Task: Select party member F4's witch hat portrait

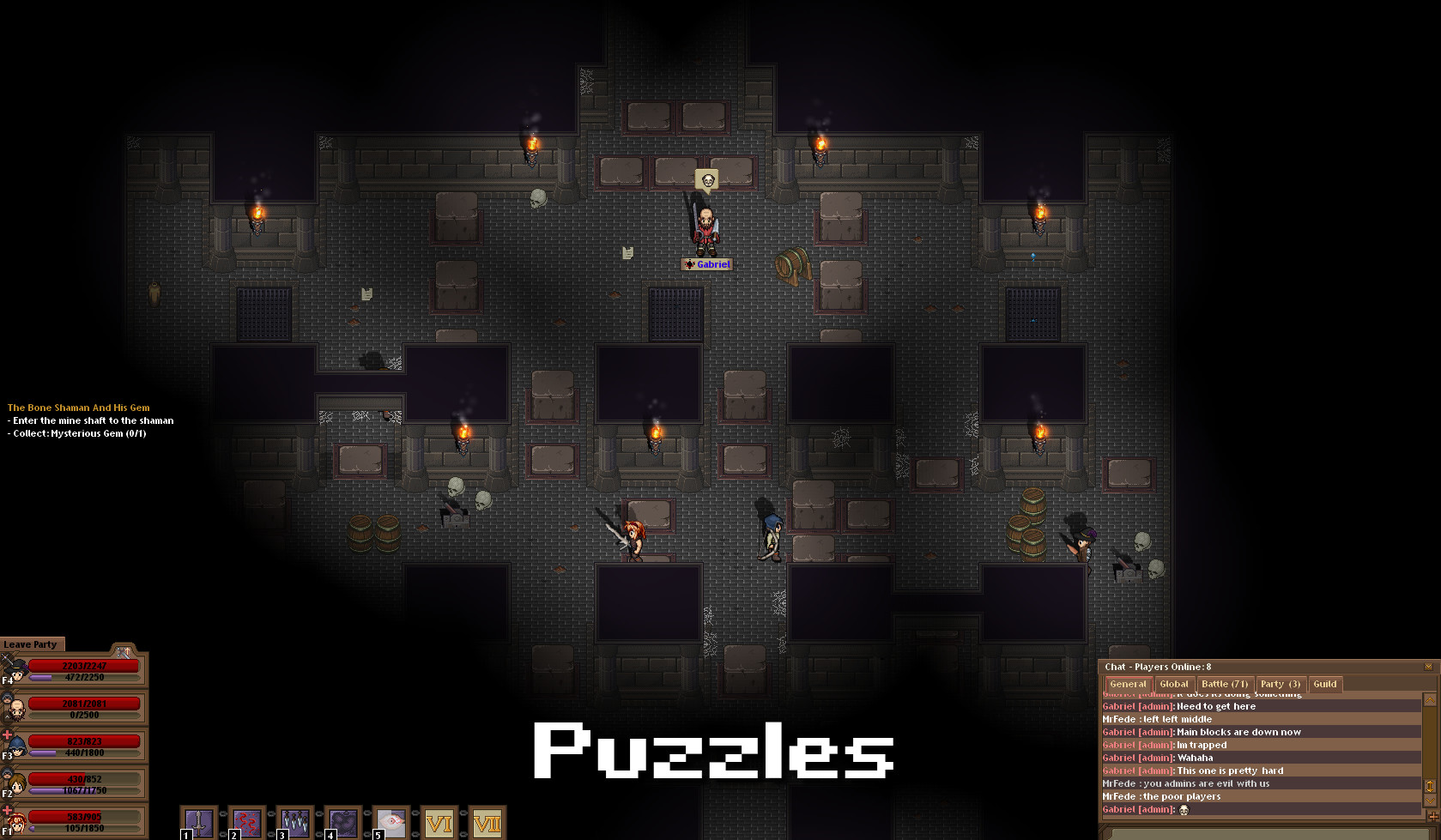Action: coord(17,669)
